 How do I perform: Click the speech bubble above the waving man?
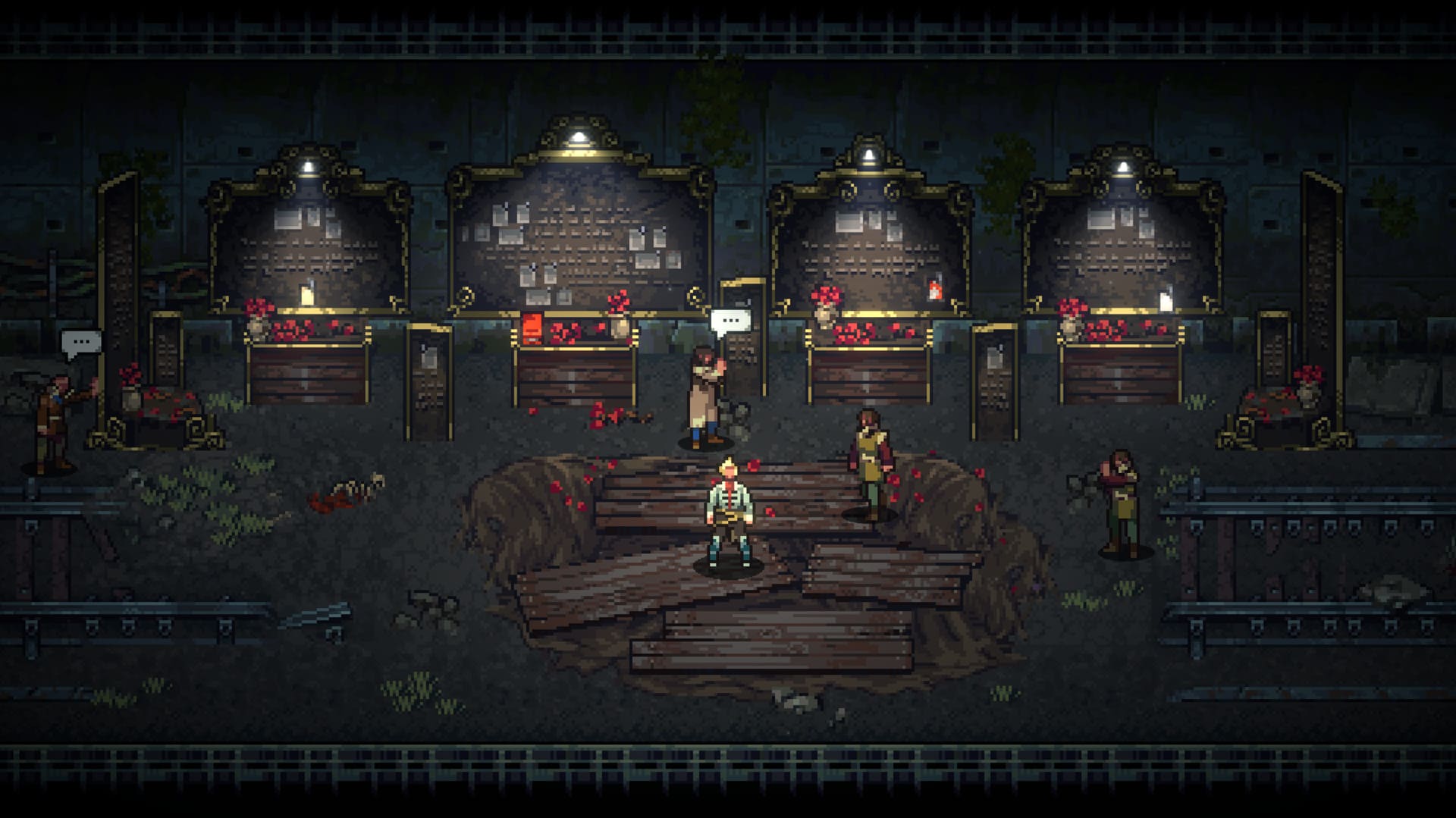(81, 343)
